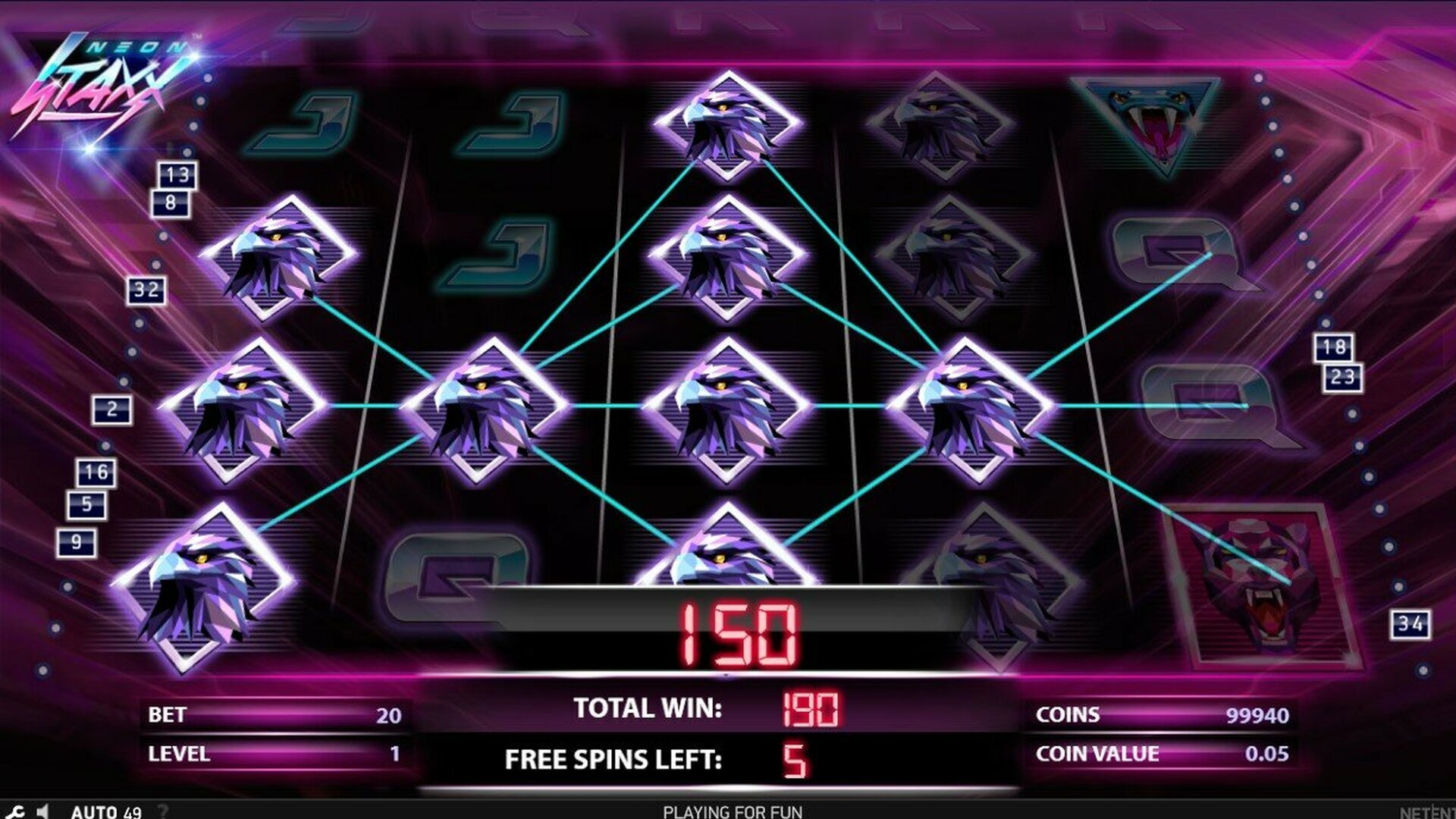Open the question mark help

pyautogui.click(x=162, y=811)
